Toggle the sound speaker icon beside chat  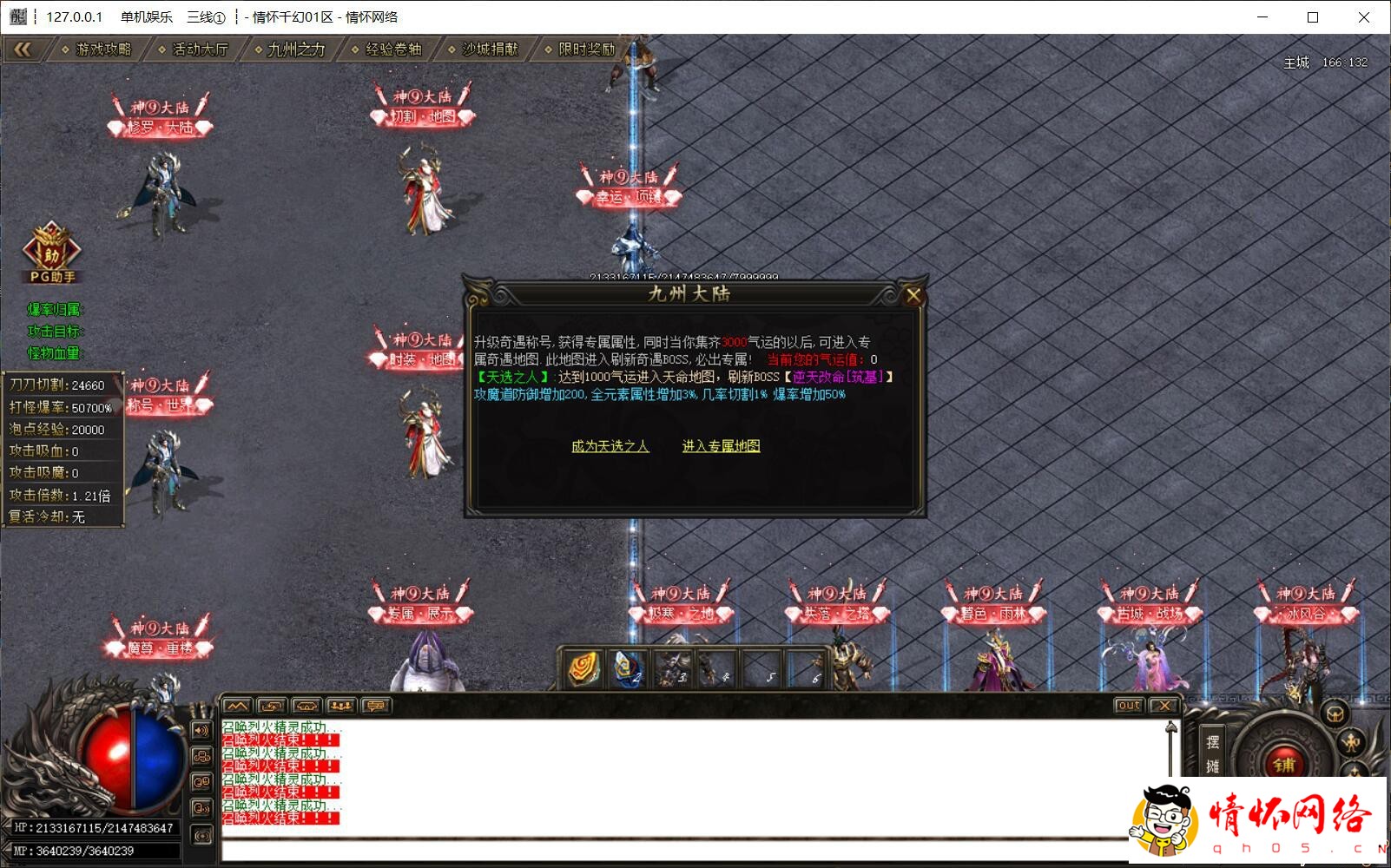pyautogui.click(x=201, y=731)
